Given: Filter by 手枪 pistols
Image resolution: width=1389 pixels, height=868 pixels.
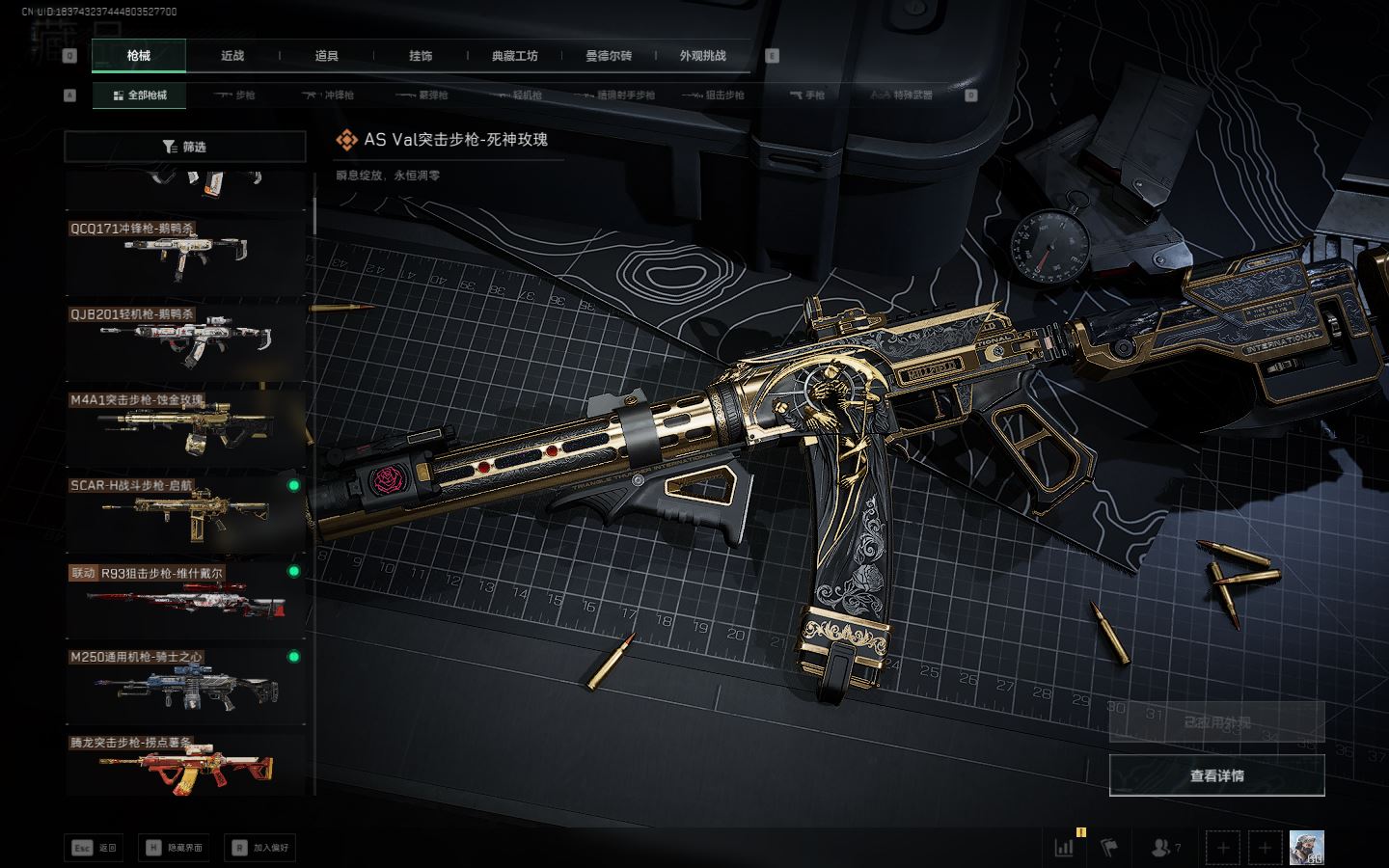Looking at the screenshot, I should (807, 95).
